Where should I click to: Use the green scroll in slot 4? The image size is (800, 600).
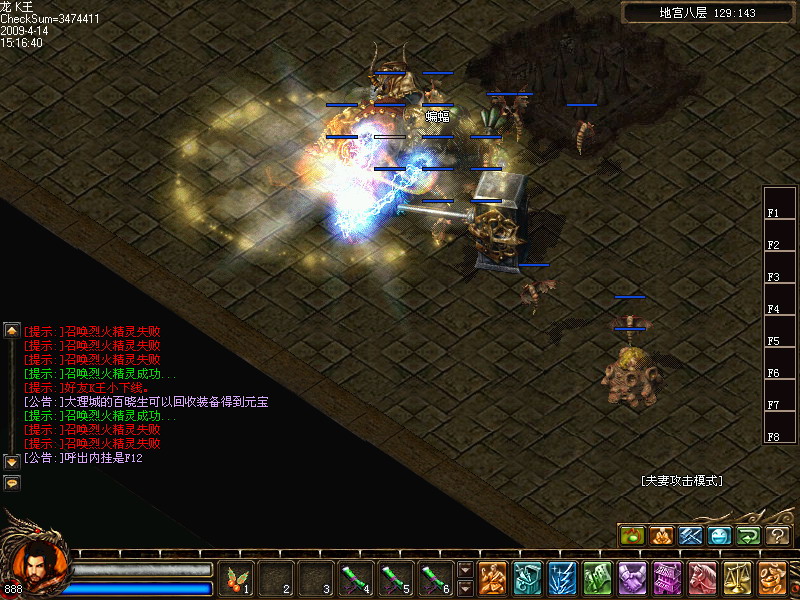354,577
